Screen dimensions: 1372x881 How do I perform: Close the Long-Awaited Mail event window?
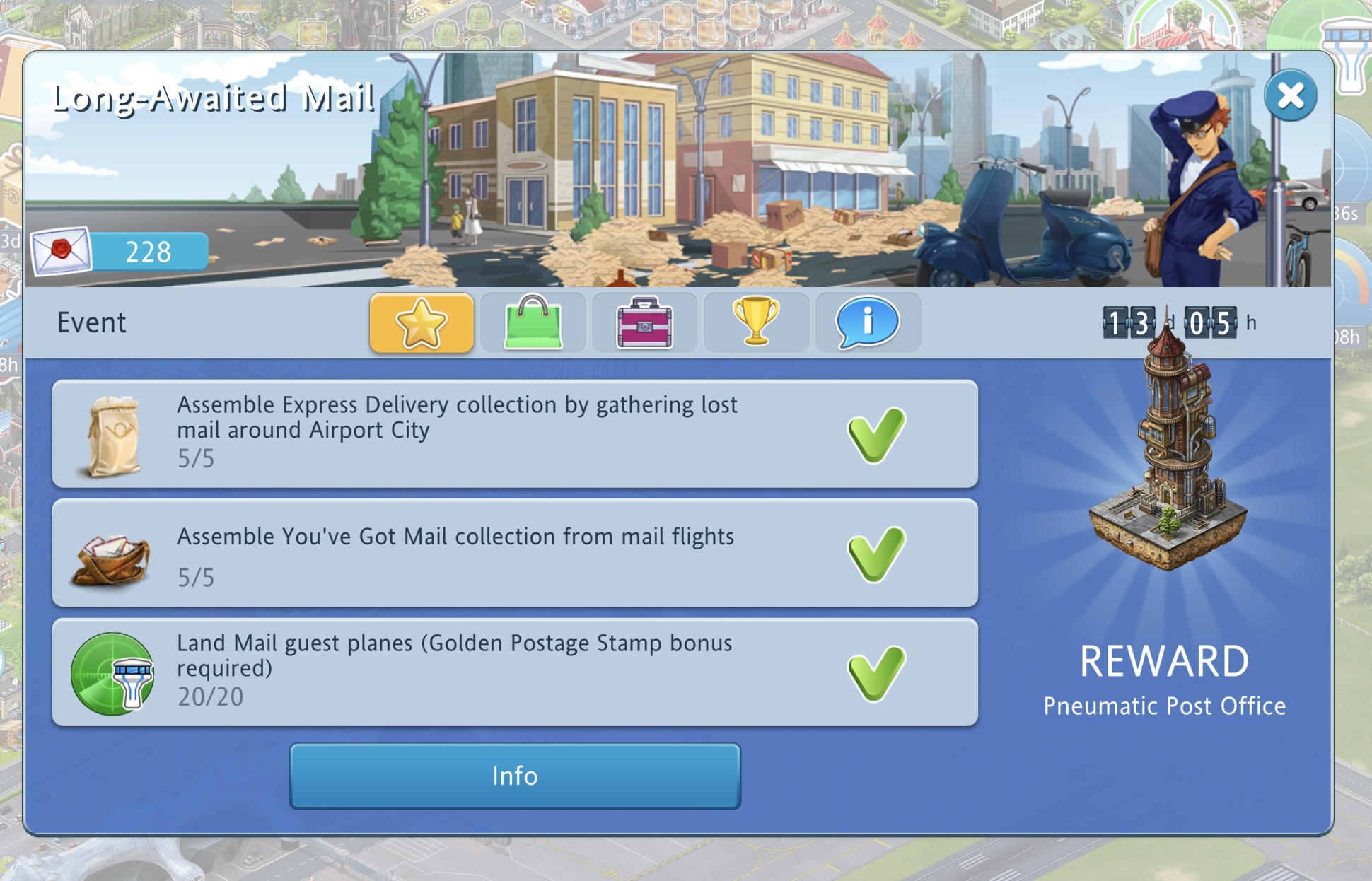point(1290,95)
